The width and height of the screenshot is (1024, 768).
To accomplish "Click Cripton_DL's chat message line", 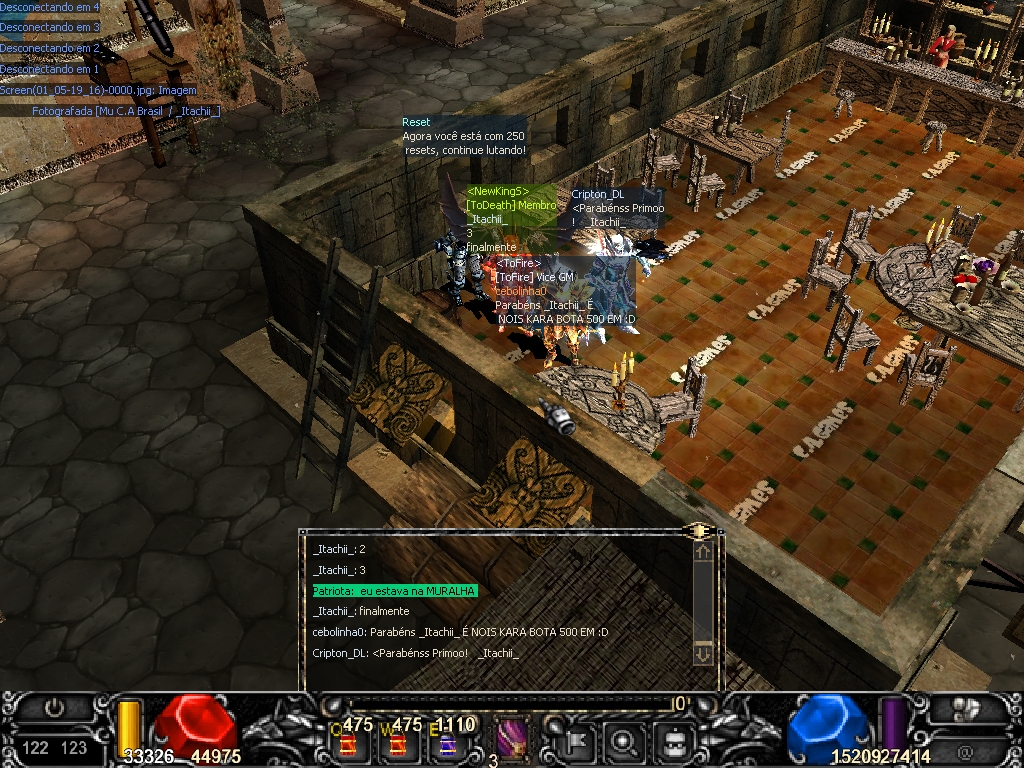I will click(x=415, y=653).
